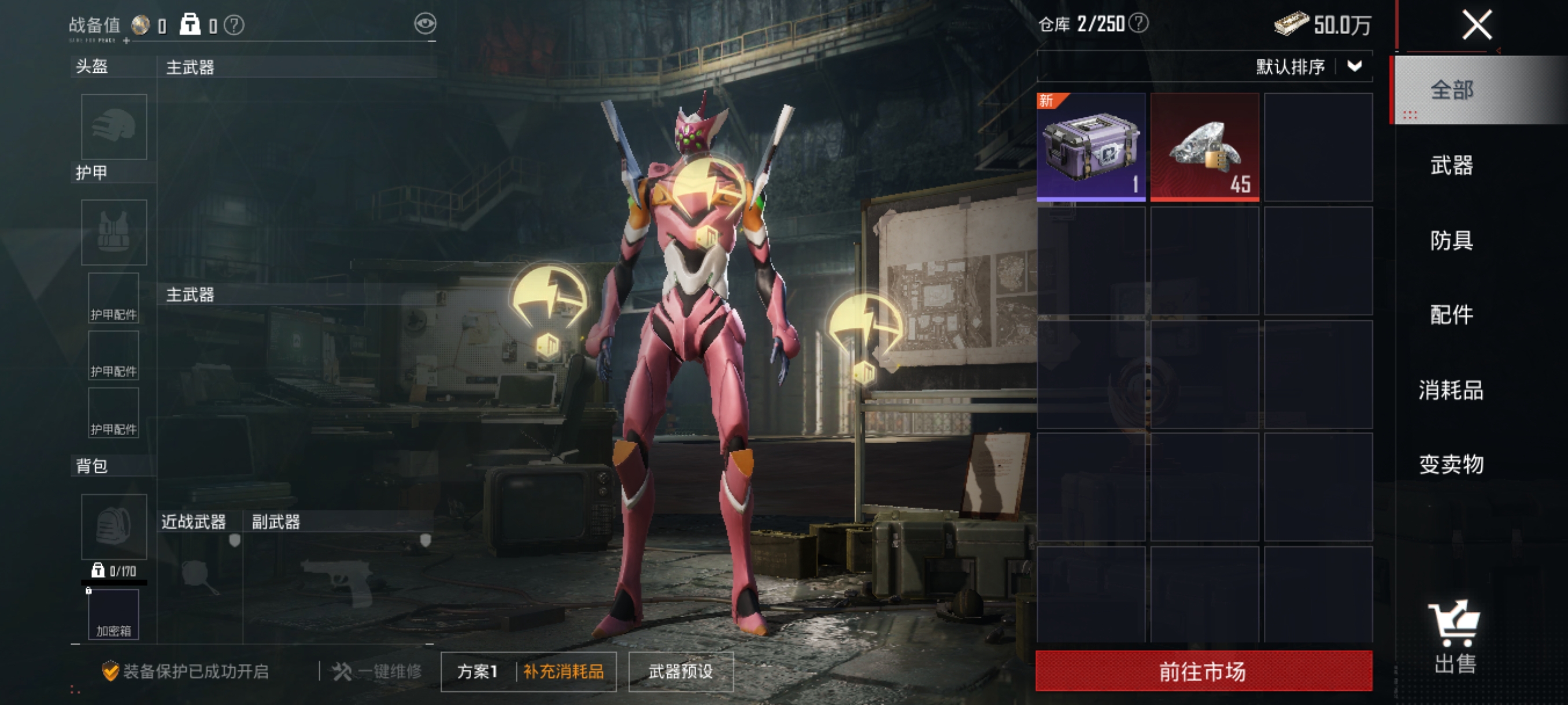Switch to the 武器 category tab
This screenshot has height=705, width=1568.
click(x=1452, y=165)
